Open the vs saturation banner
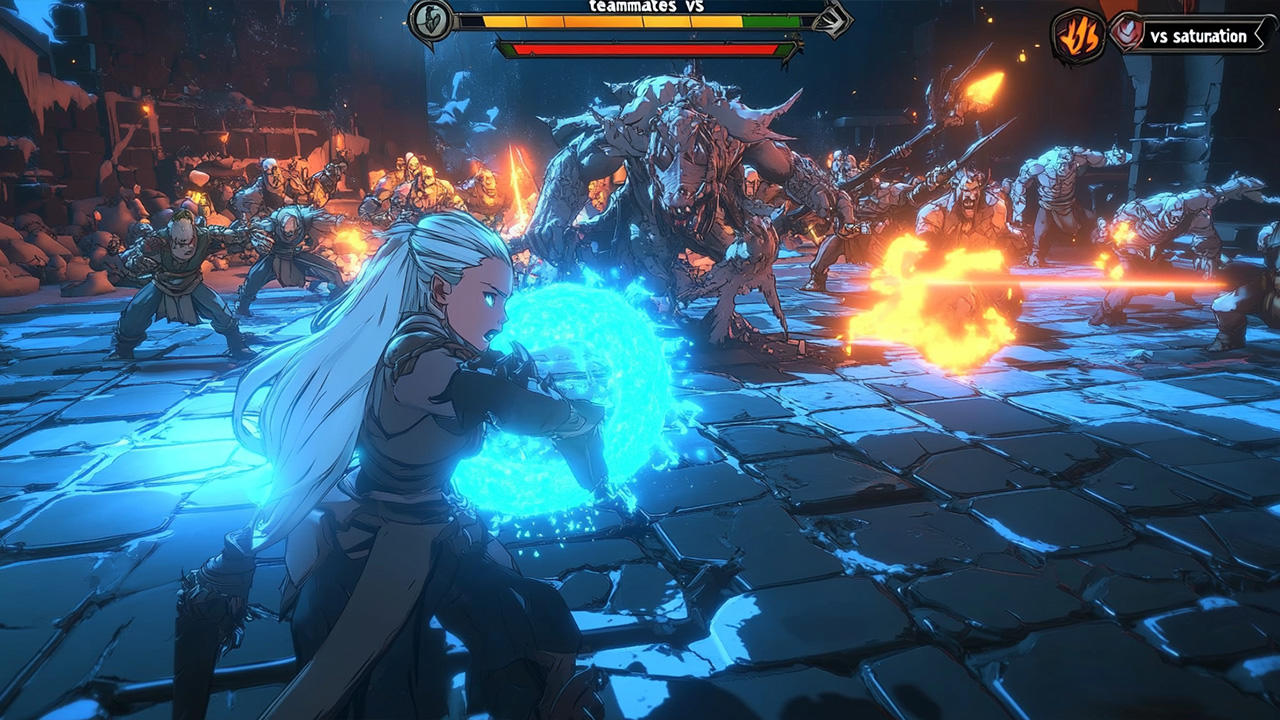Viewport: 1280px width, 720px height. (x=1197, y=36)
